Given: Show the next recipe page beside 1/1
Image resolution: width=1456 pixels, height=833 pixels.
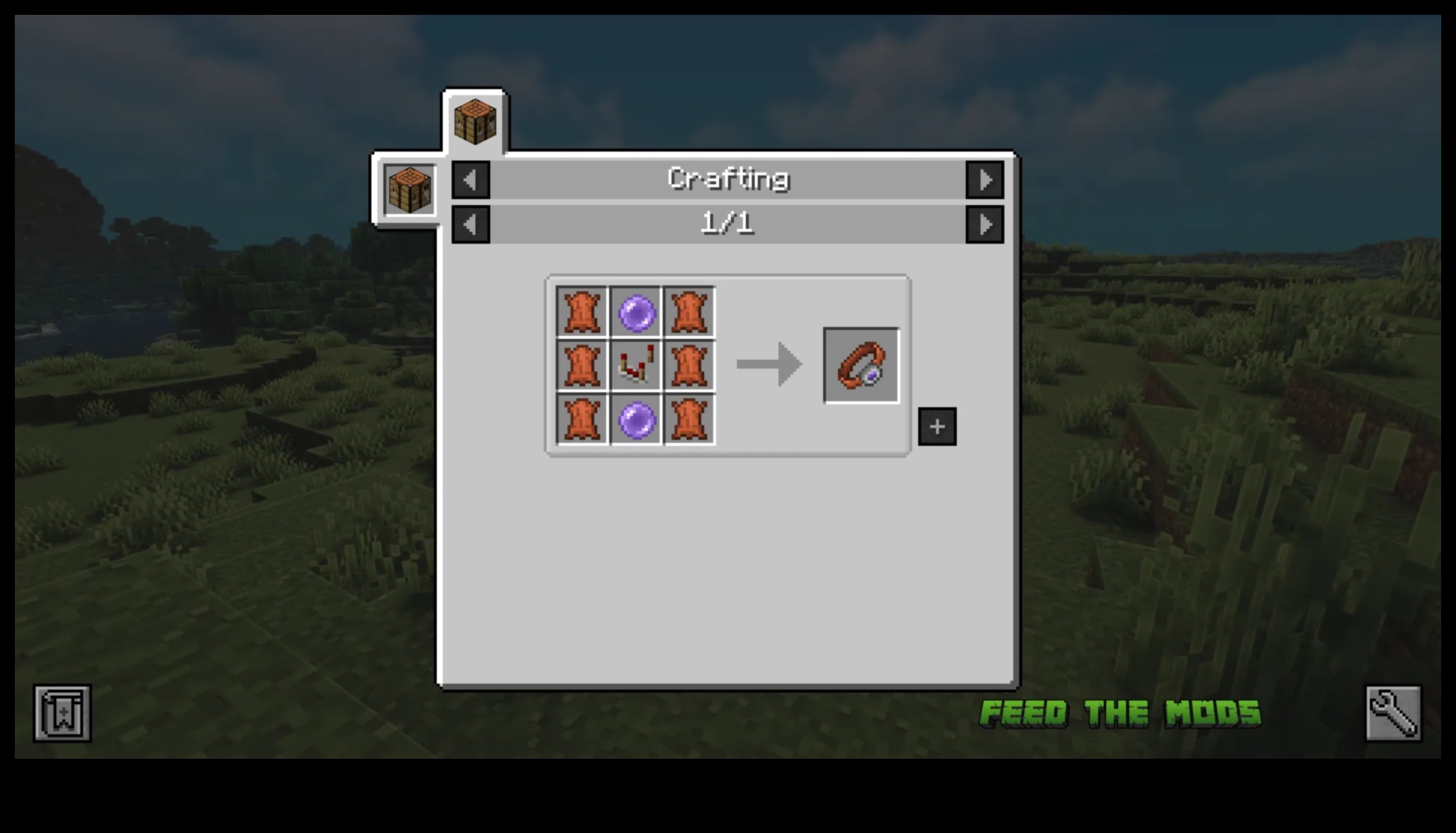Looking at the screenshot, I should point(984,224).
